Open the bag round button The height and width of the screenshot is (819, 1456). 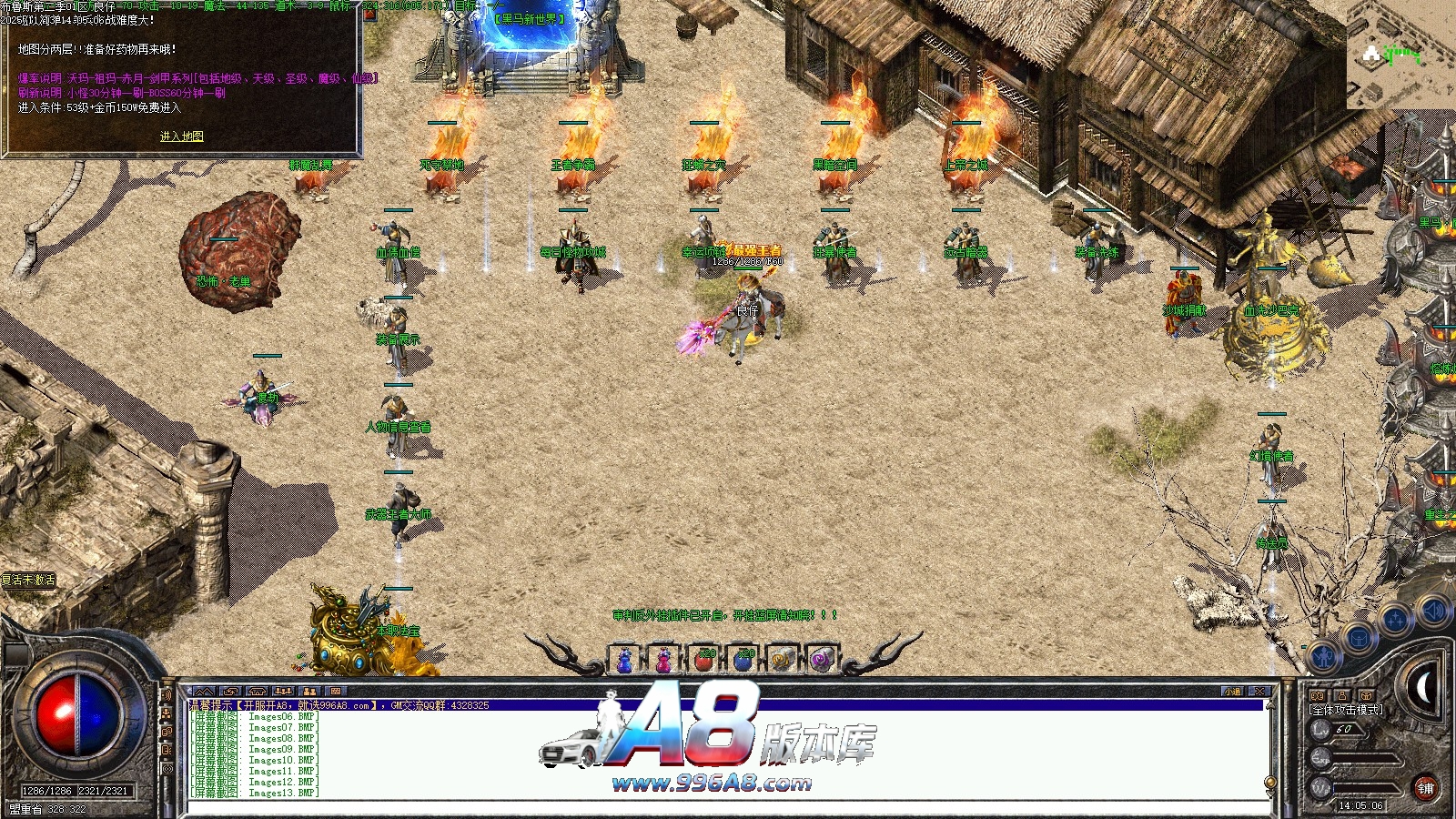(x=1359, y=638)
